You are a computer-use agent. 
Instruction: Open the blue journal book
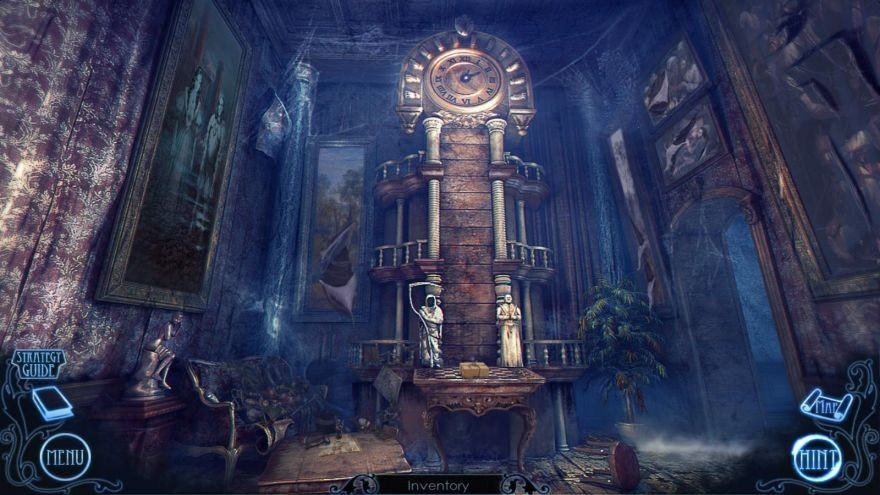[x=52, y=403]
